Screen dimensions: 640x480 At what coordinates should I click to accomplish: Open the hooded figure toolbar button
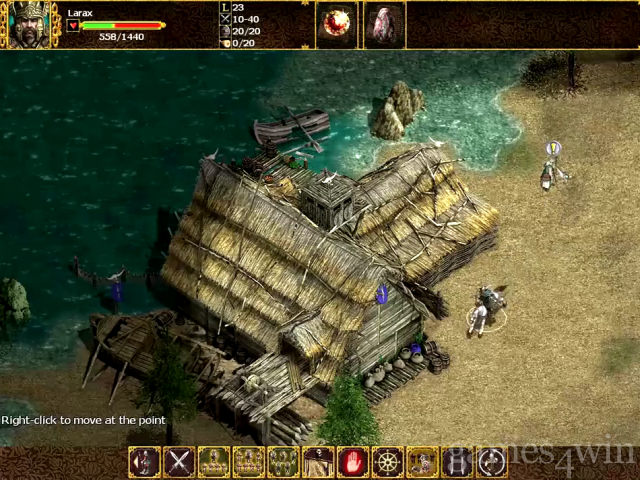(318, 462)
